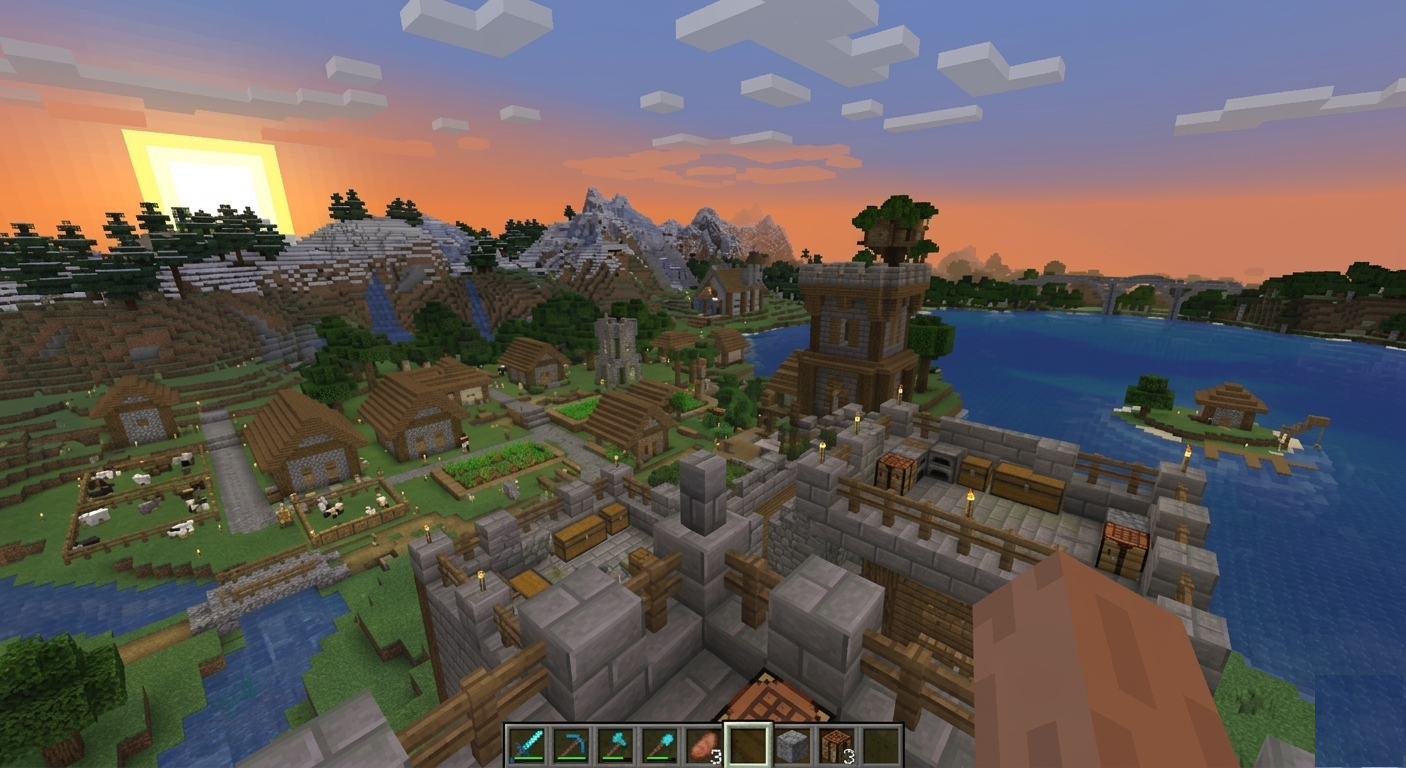Image resolution: width=1406 pixels, height=768 pixels.
Task: Select the cobblestone block item
Action: pos(792,744)
